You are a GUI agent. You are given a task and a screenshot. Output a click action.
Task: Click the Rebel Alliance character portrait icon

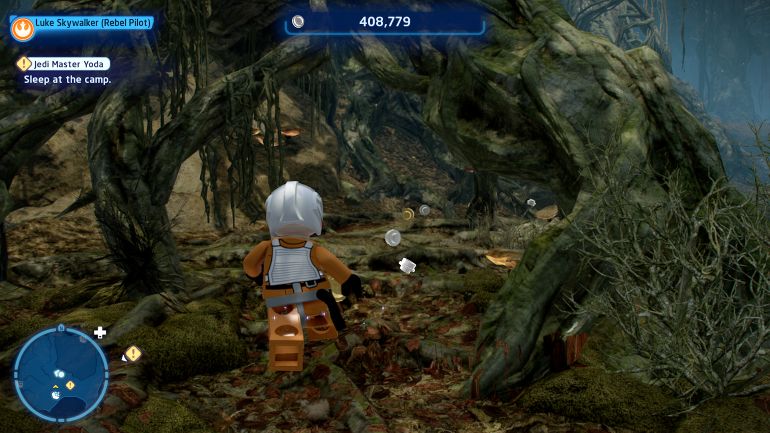pos(22,26)
